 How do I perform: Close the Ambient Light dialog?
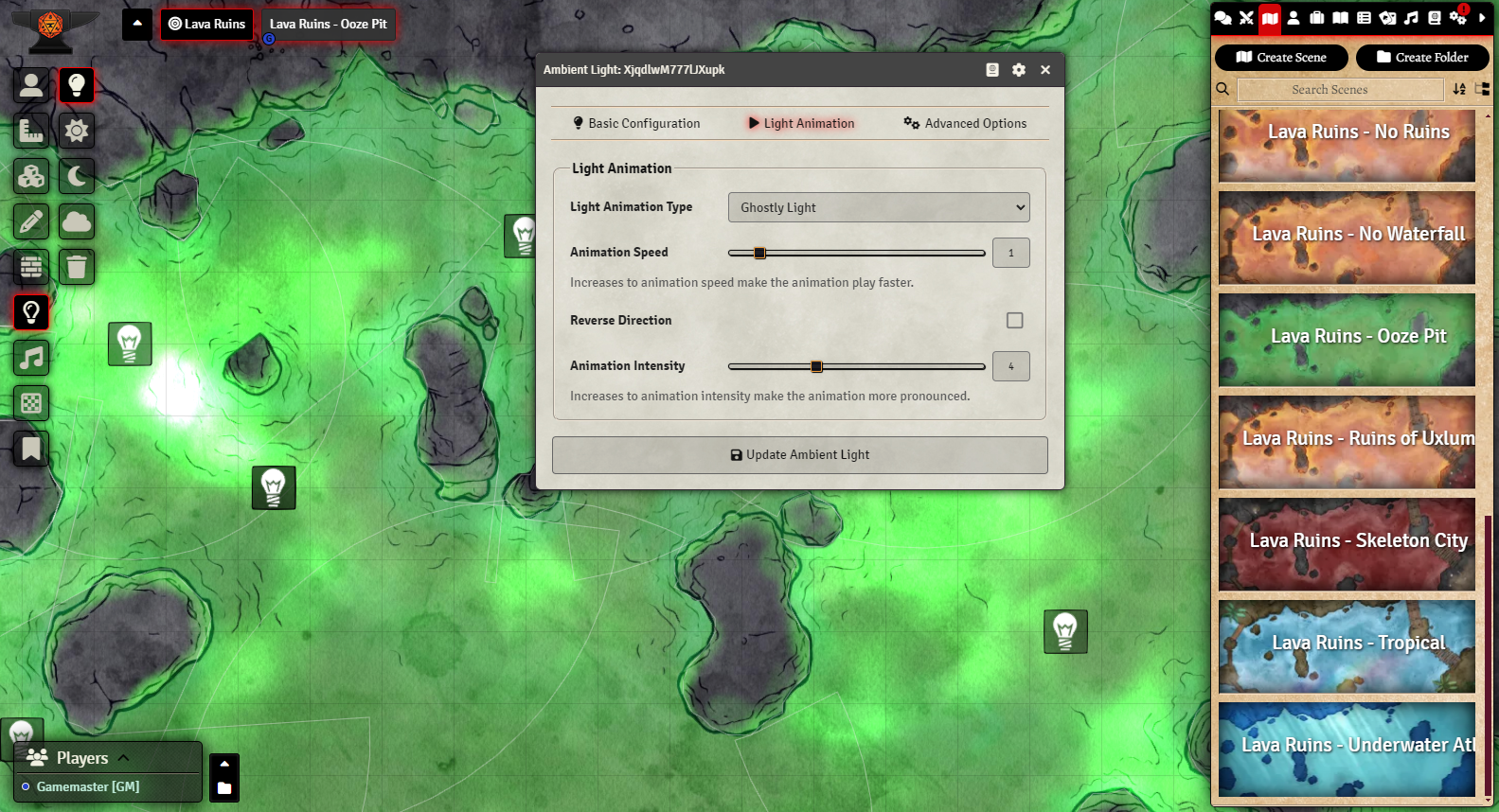pyautogui.click(x=1045, y=70)
